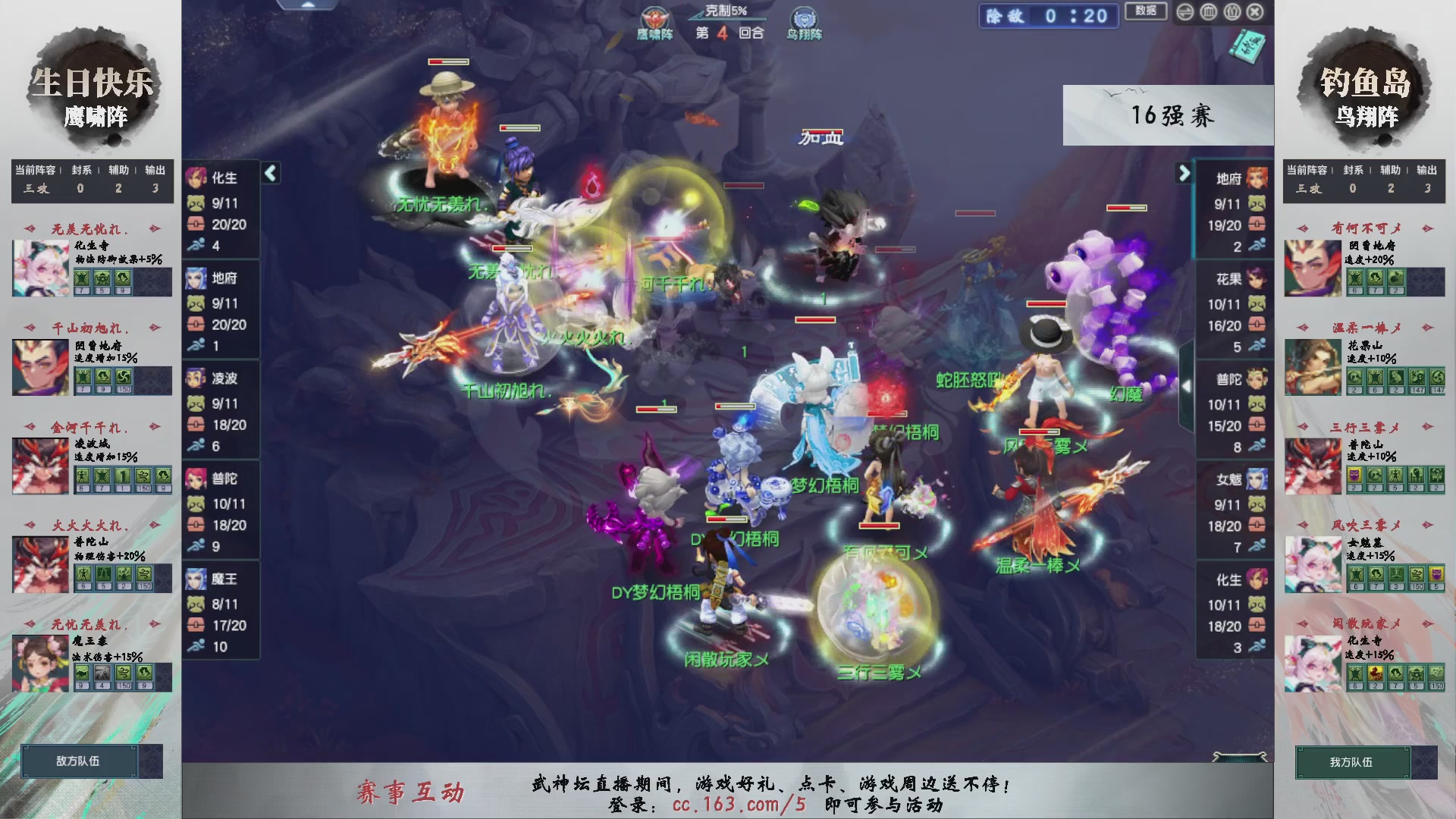Click the HP capsule icon beside 凌波
Screen dimensions: 1456x819
tap(196, 425)
